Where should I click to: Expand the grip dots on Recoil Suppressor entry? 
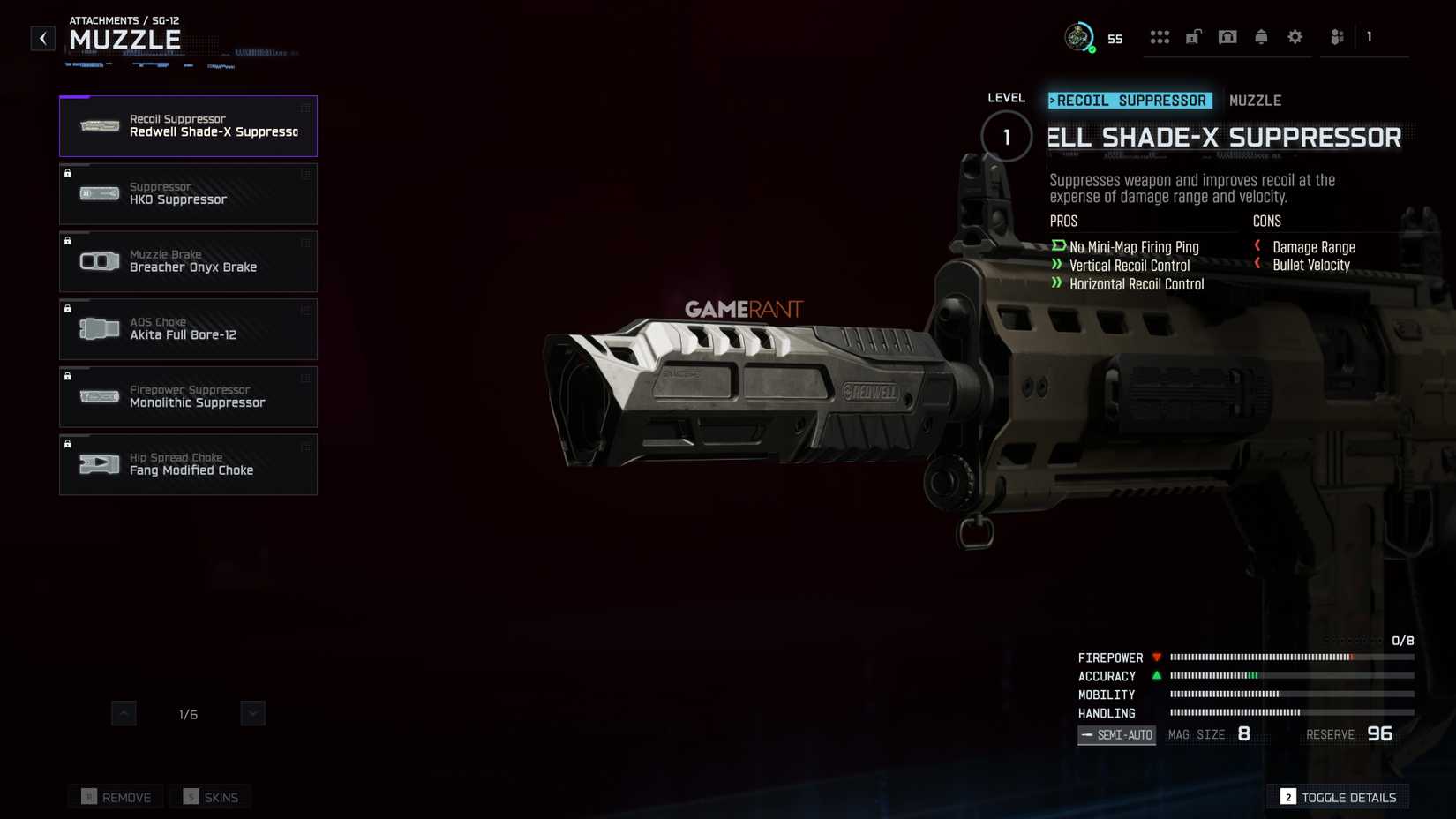[x=304, y=109]
